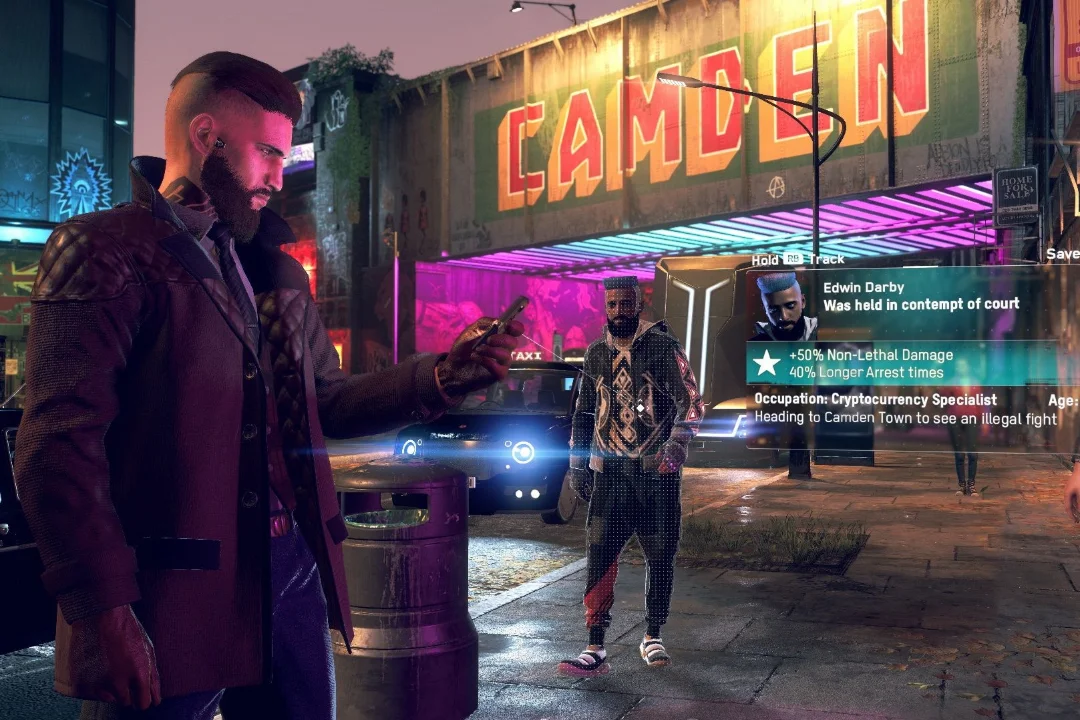Viewport: 1080px width, 720px height.
Task: Choose the Save option above the profile
Action: 1062,255
